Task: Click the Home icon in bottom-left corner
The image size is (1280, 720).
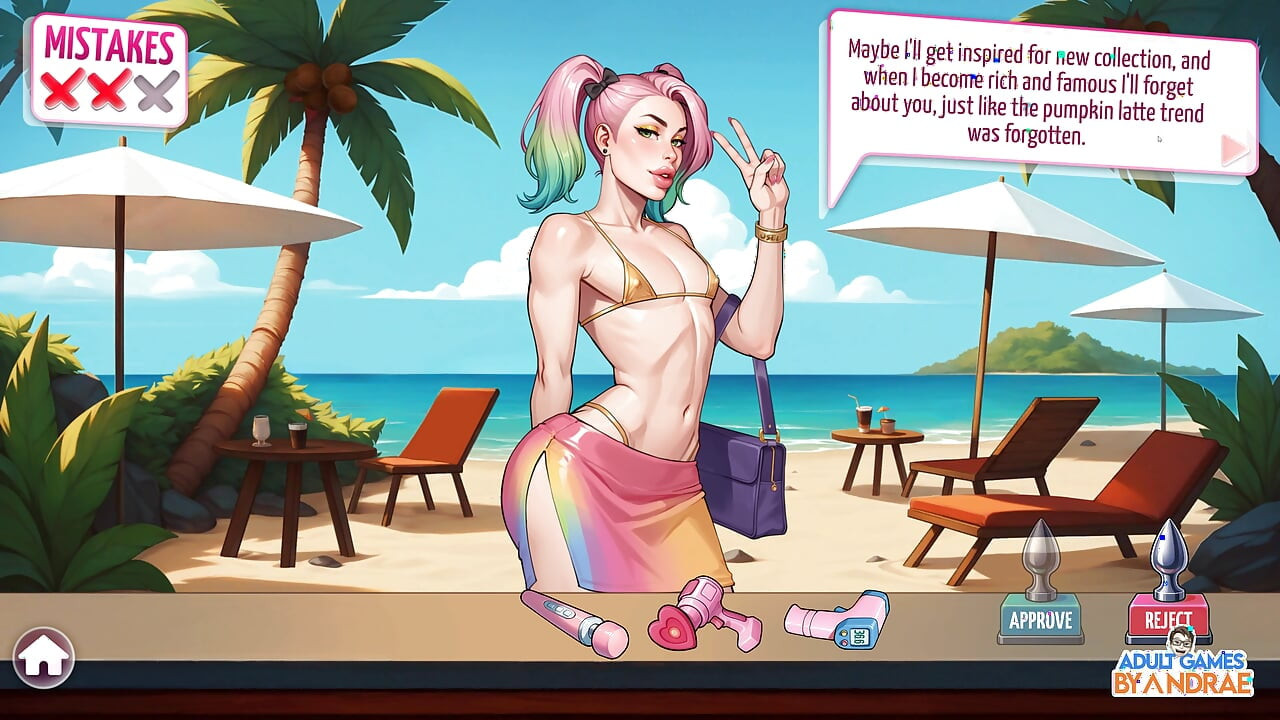Action: pyautogui.click(x=45, y=658)
